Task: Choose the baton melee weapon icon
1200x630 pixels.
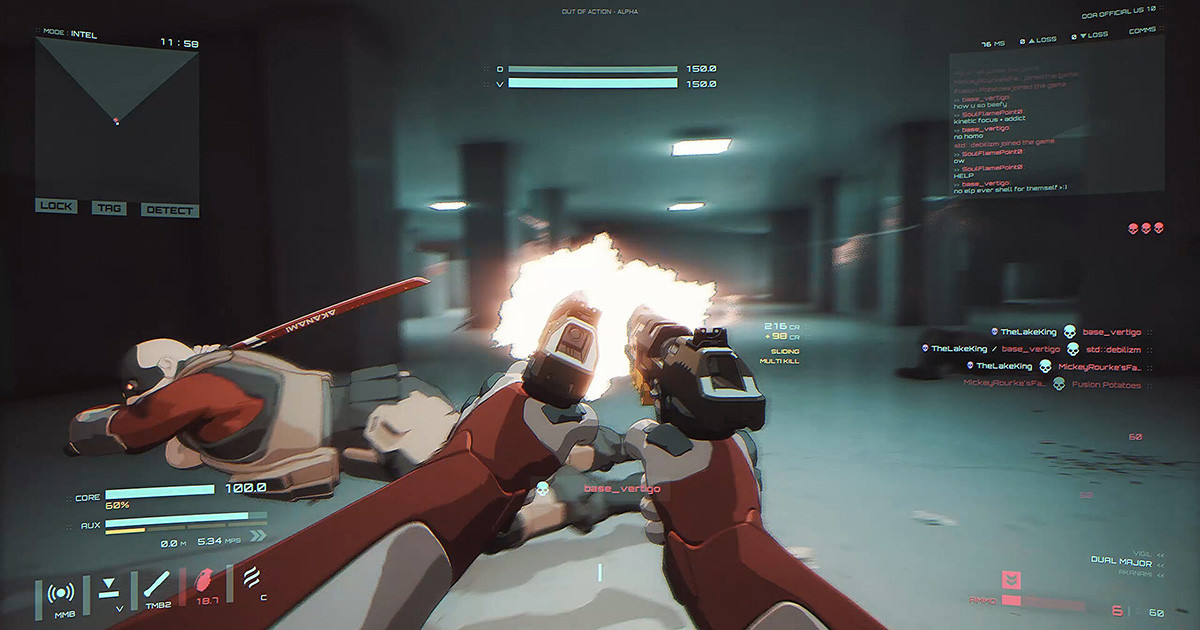Action: tap(156, 586)
